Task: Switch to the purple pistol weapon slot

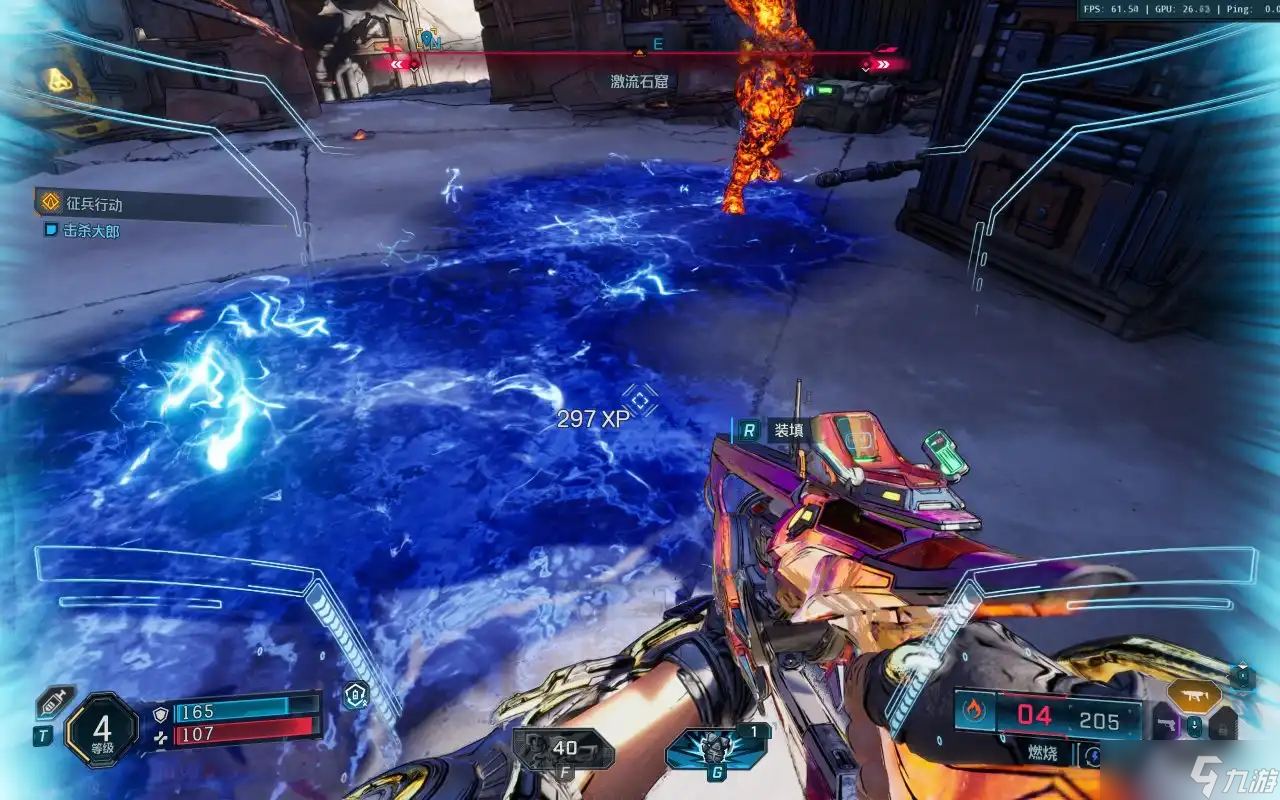Action: click(1165, 725)
